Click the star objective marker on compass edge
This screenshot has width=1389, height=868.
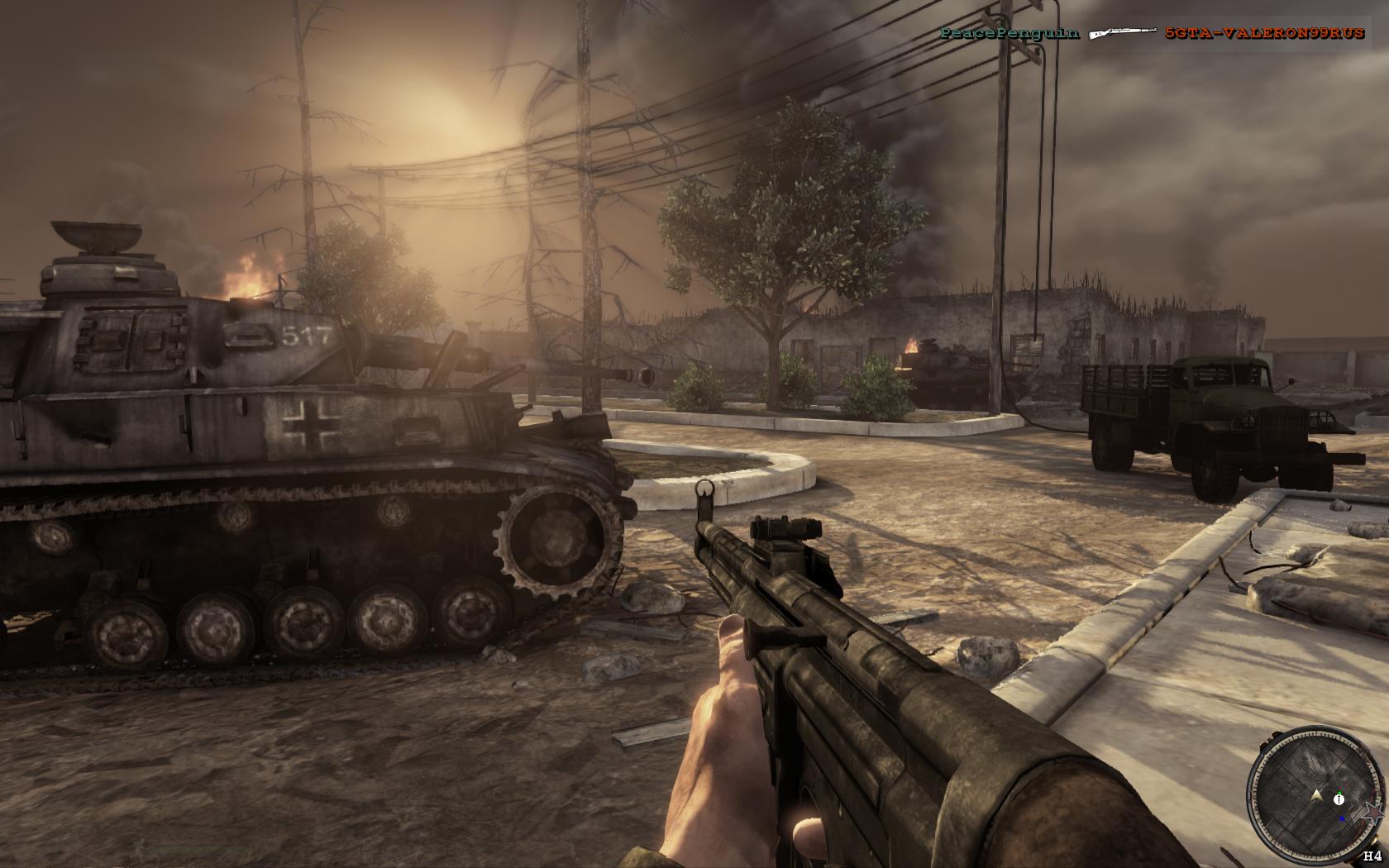(1372, 813)
